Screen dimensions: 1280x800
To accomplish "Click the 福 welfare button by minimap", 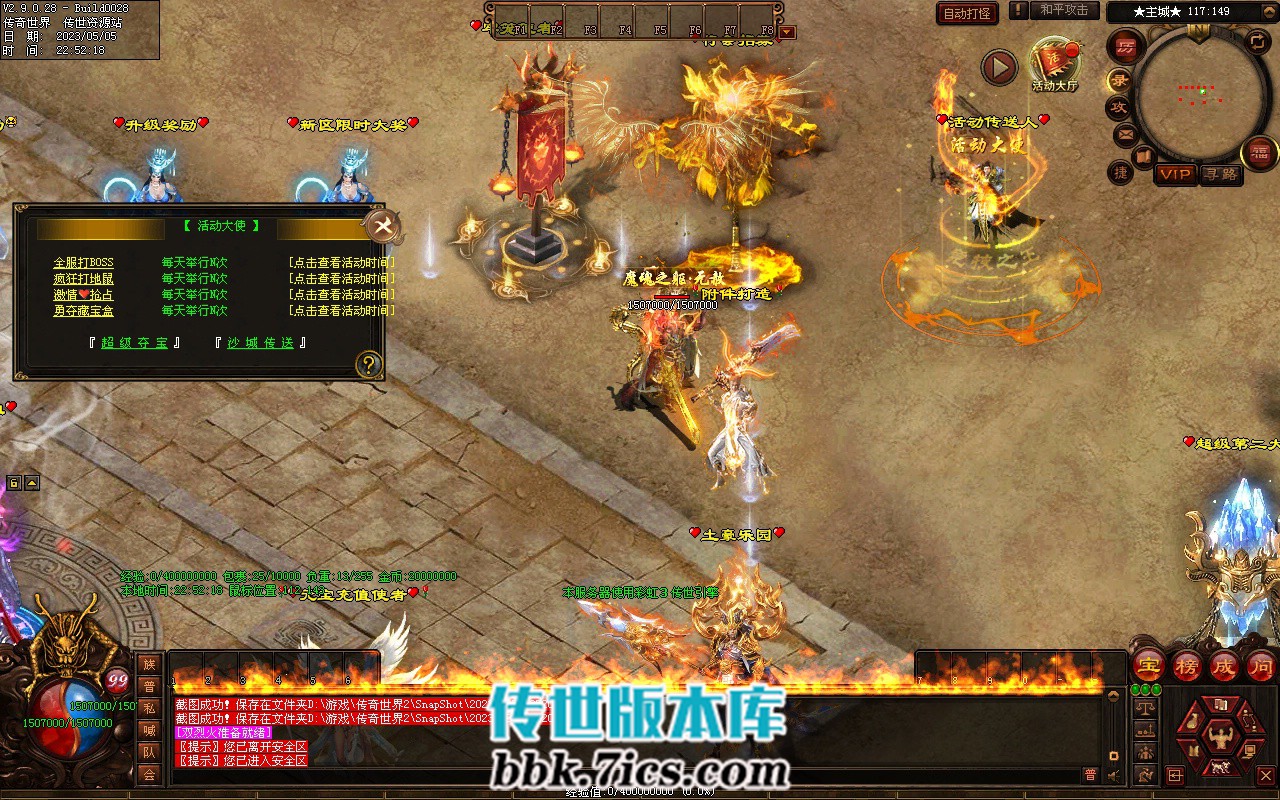I will coord(1260,153).
